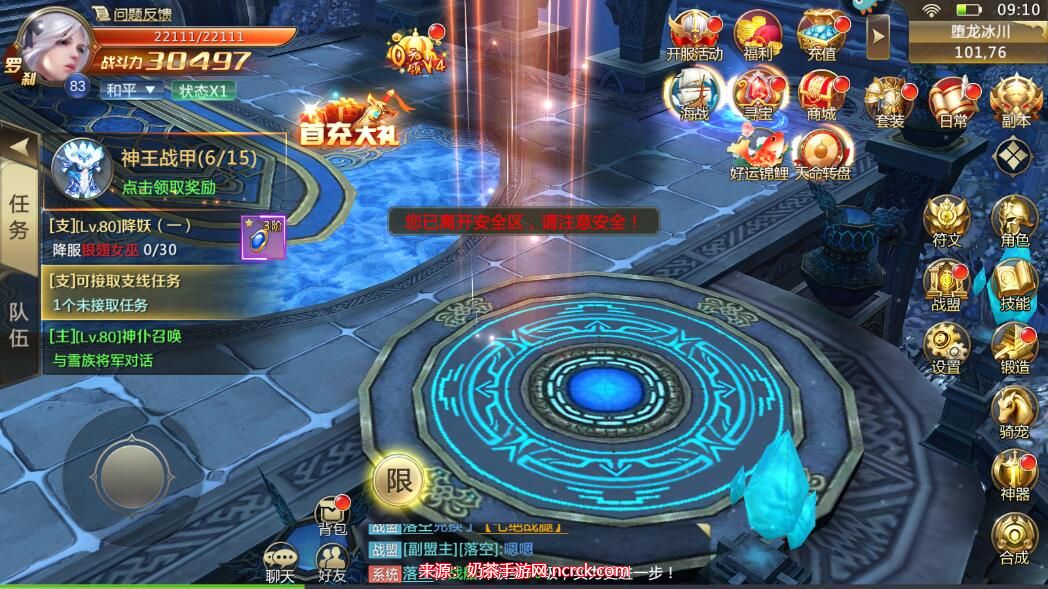
Task: Open the 套装 equipment set menu
Action: 888,102
